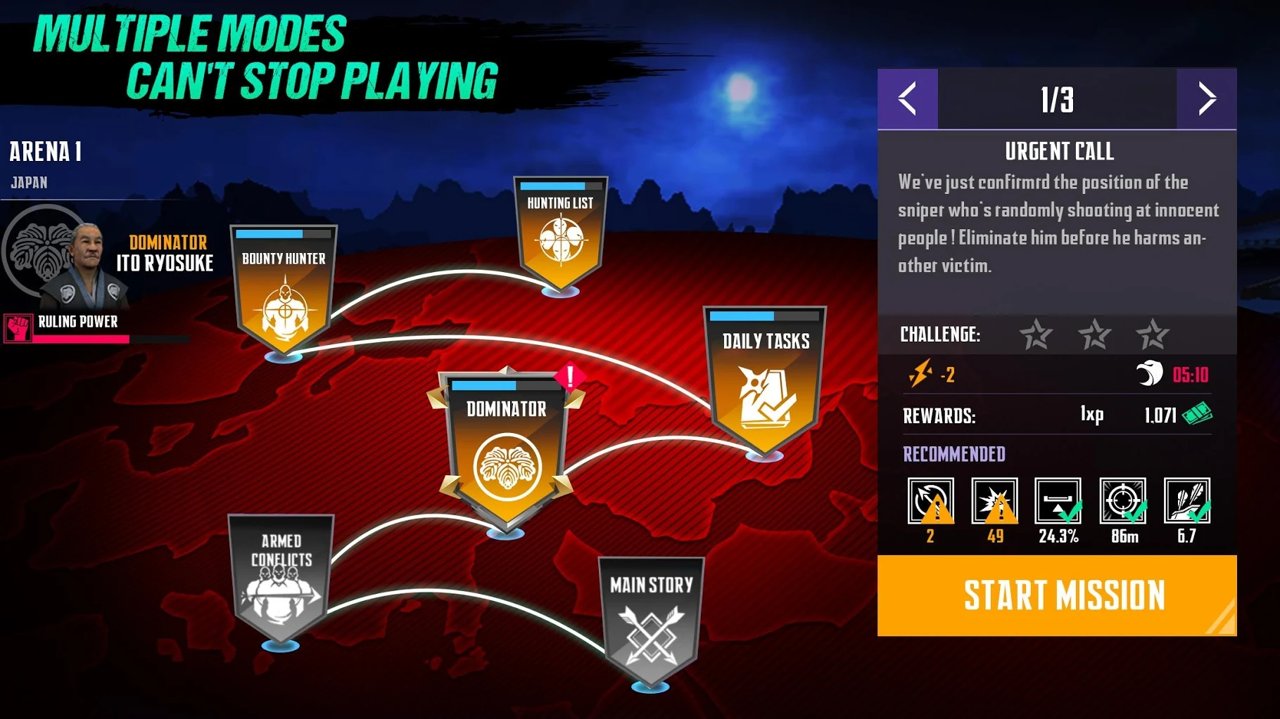Check the recommended stat icon showing 6.7
The image size is (1280, 719).
pos(1187,501)
